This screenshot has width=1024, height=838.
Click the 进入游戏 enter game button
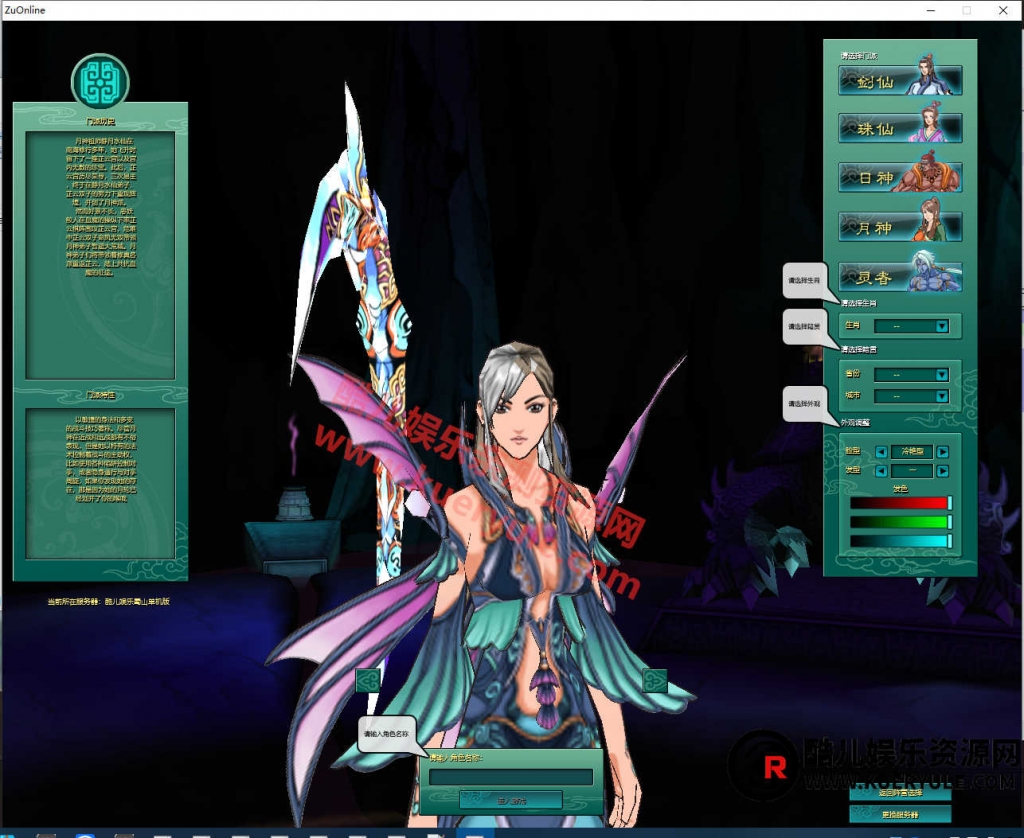pos(511,800)
